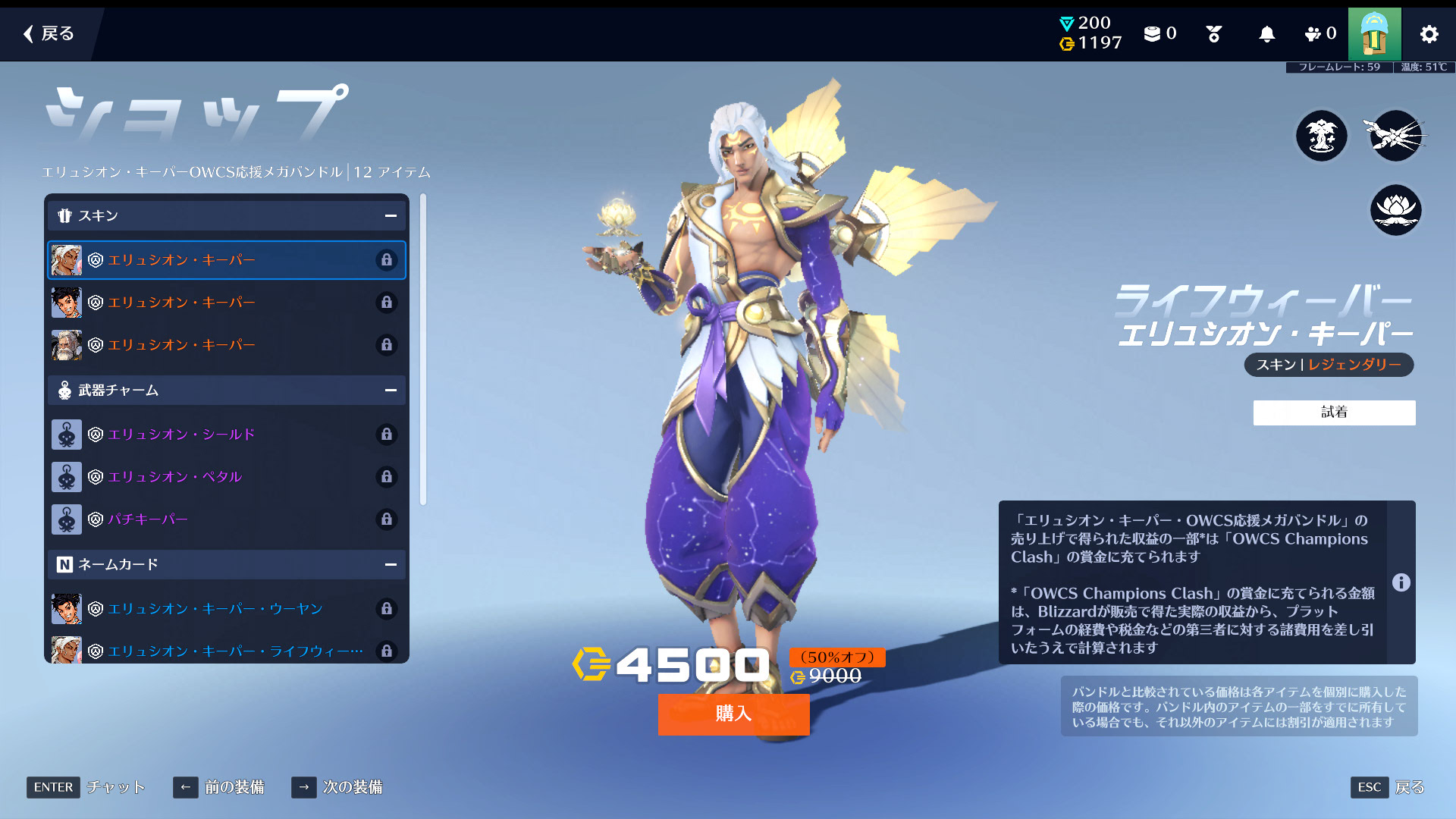This screenshot has width=1456, height=819.
Task: Click the item list scrollbar
Action: click(x=423, y=349)
